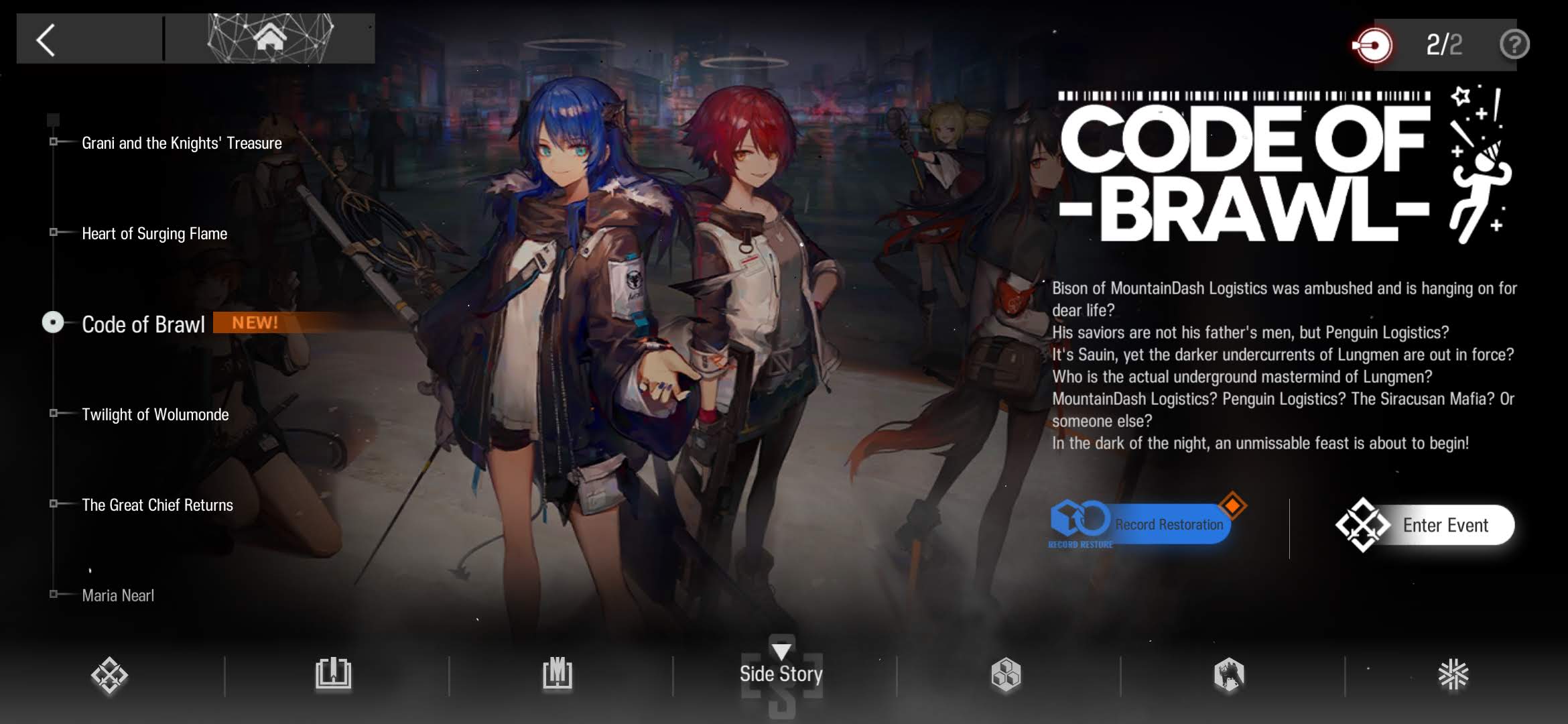
Task: Switch to the stacked cubes tab
Action: pos(1006,674)
